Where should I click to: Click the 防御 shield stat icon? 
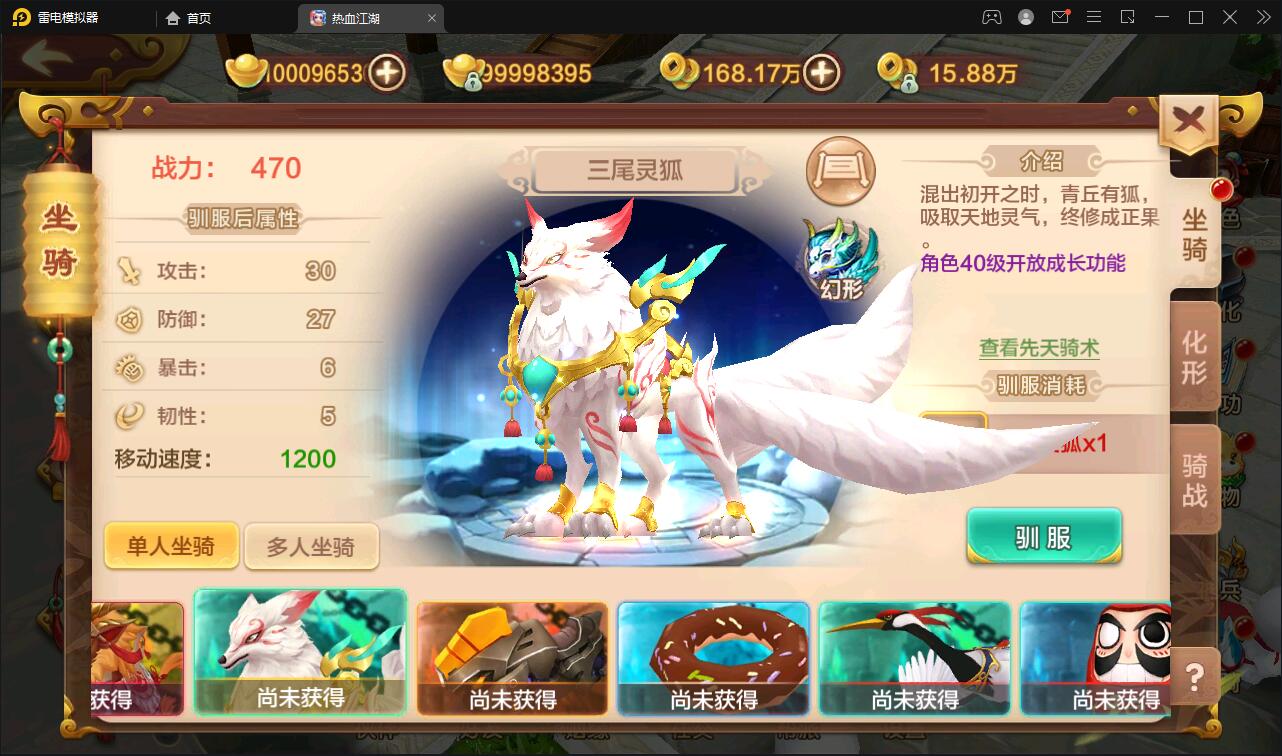[x=128, y=320]
